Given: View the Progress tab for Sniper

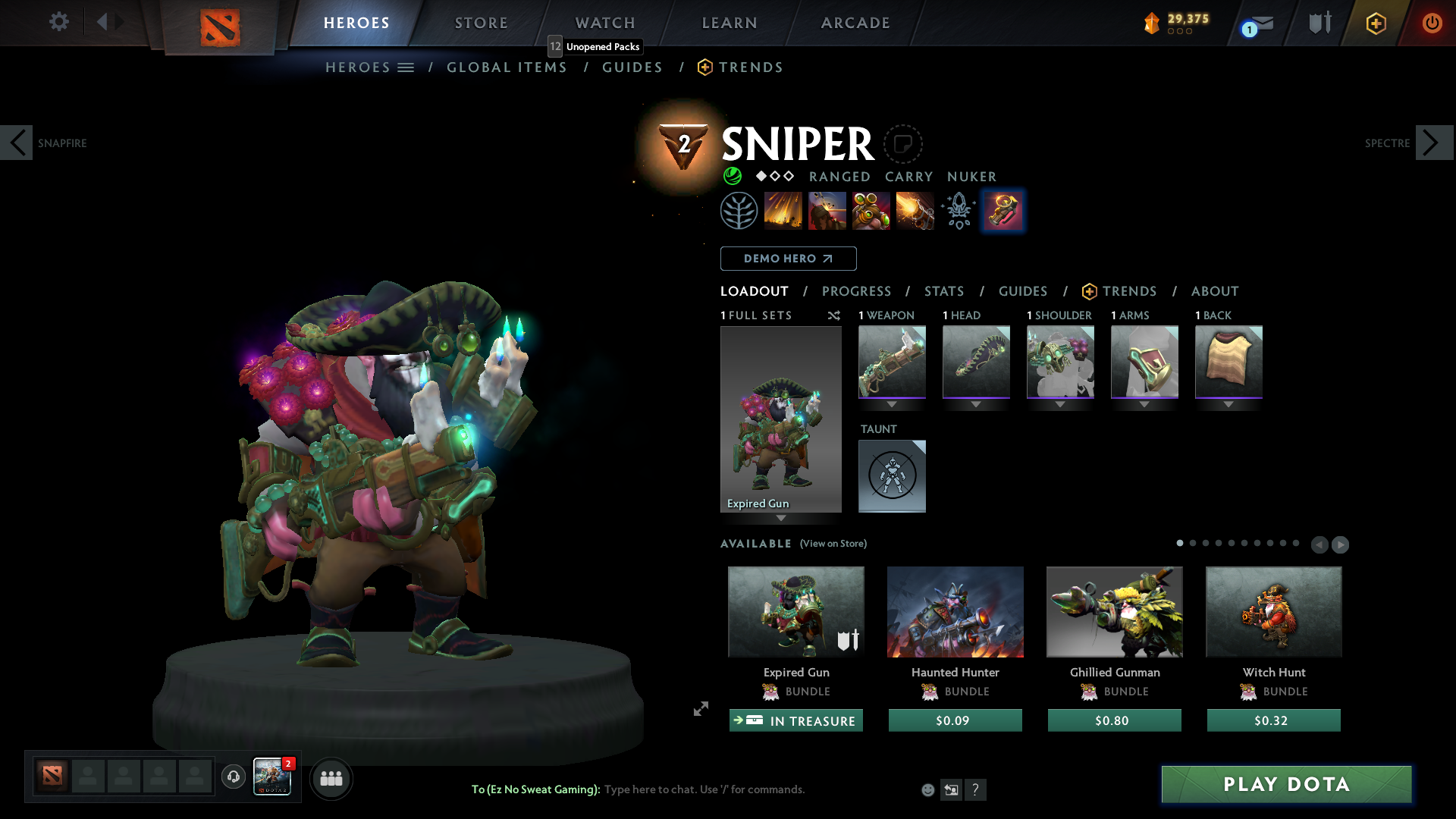Looking at the screenshot, I should point(856,291).
